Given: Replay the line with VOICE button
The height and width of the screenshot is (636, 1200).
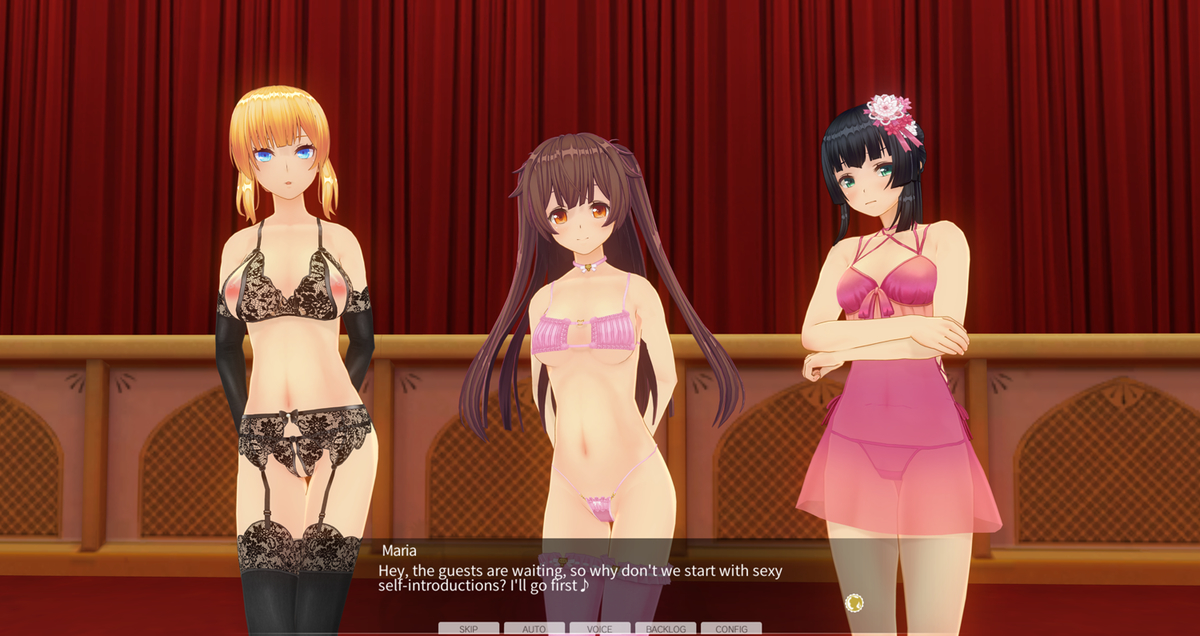Looking at the screenshot, I should (600, 629).
